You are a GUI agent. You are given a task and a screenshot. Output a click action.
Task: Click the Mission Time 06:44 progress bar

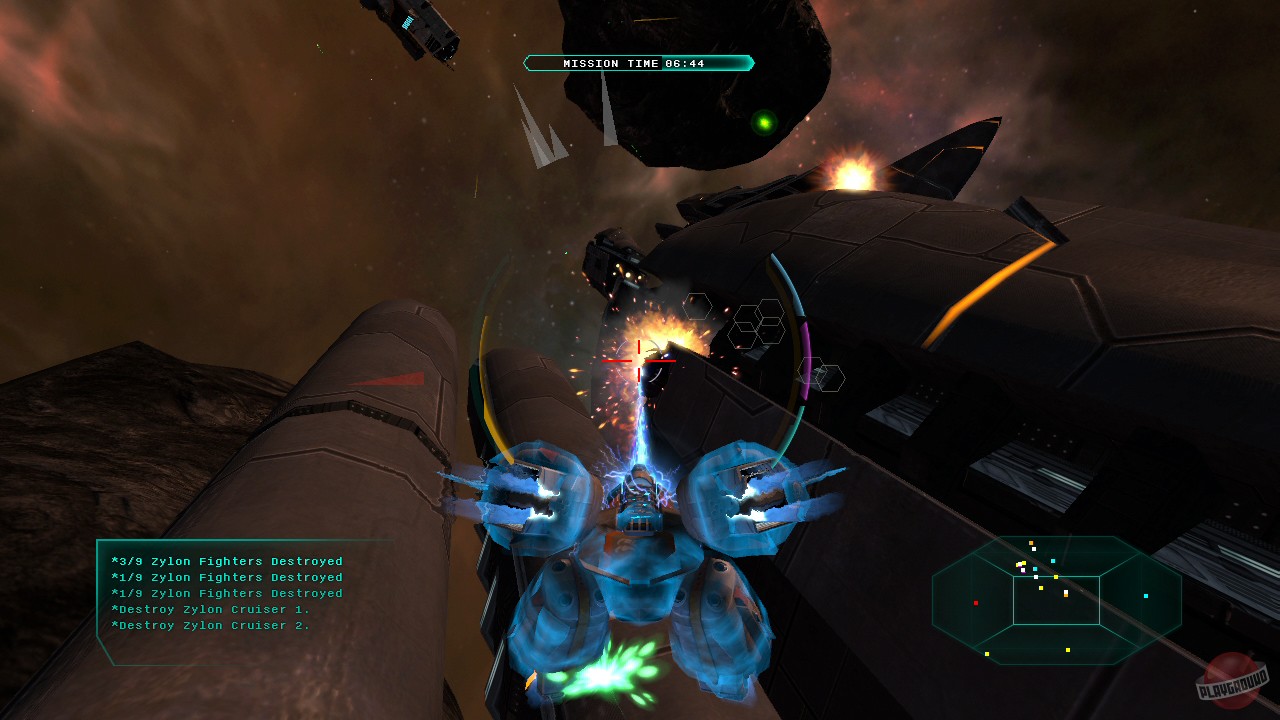638,62
